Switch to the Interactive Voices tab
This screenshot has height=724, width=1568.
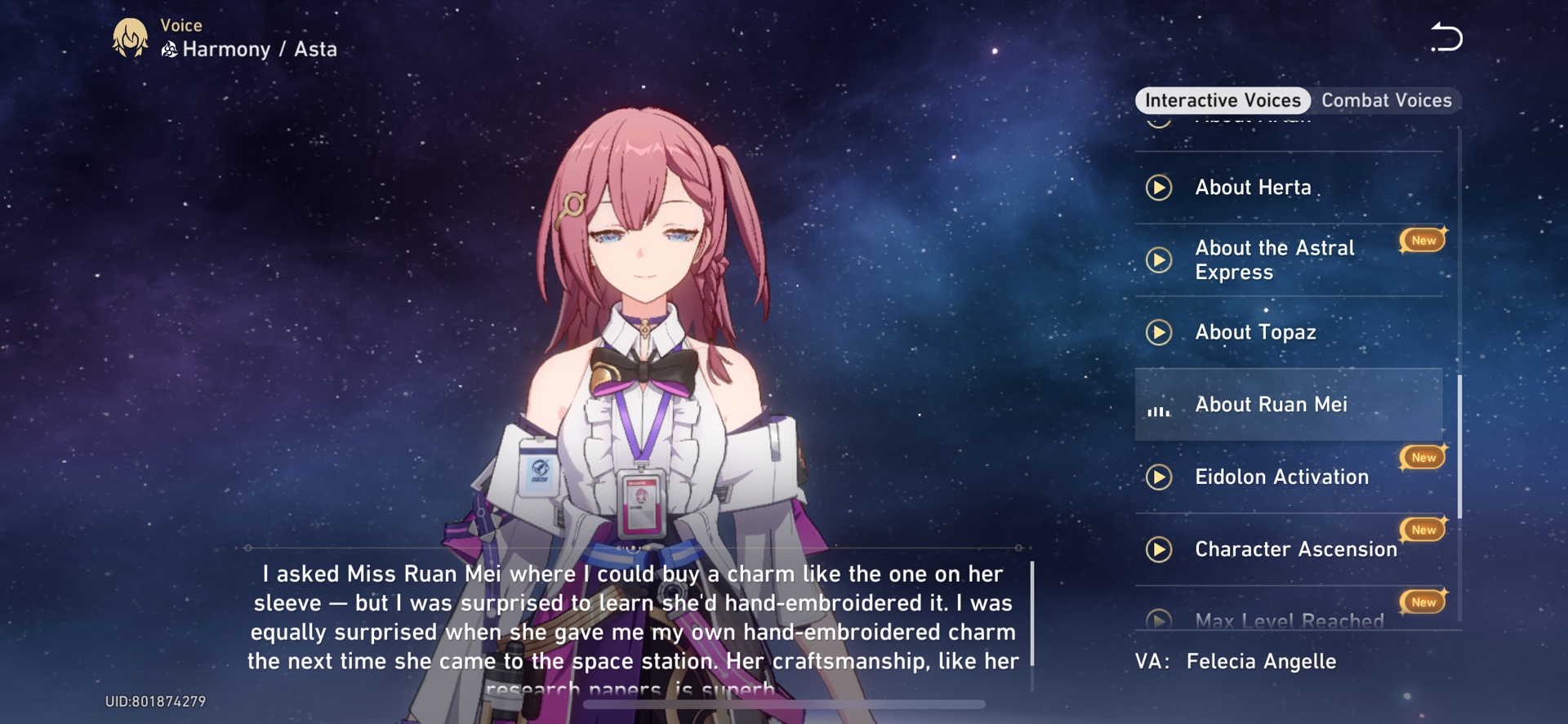coord(1222,100)
